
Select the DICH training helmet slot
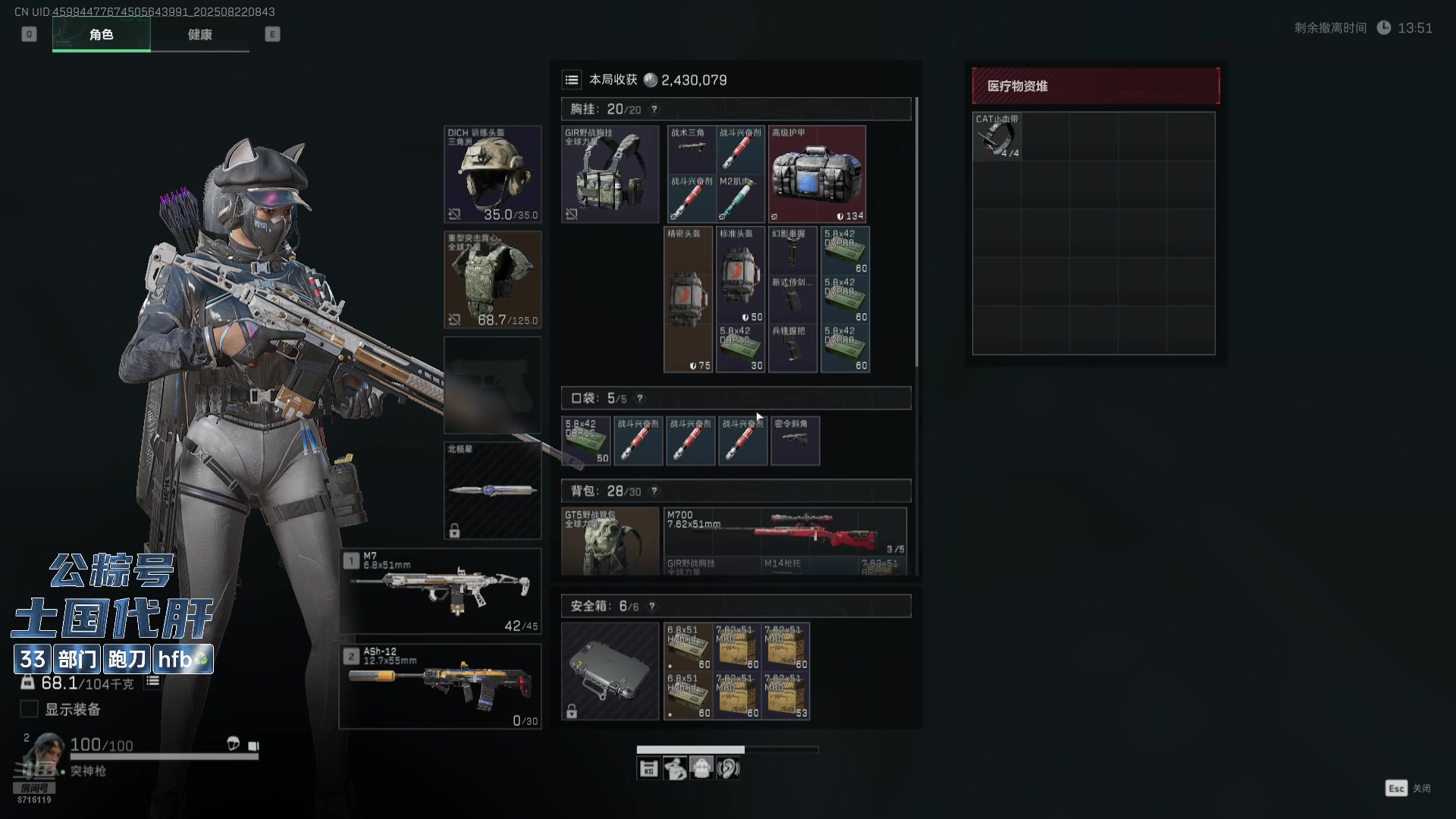pyautogui.click(x=492, y=174)
